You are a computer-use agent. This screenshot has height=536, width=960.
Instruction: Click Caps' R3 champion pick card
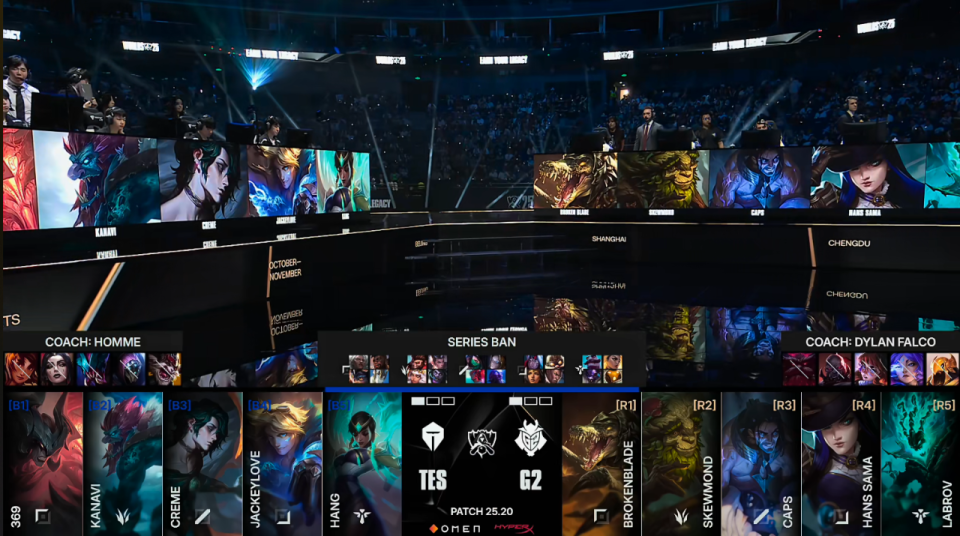point(761,462)
